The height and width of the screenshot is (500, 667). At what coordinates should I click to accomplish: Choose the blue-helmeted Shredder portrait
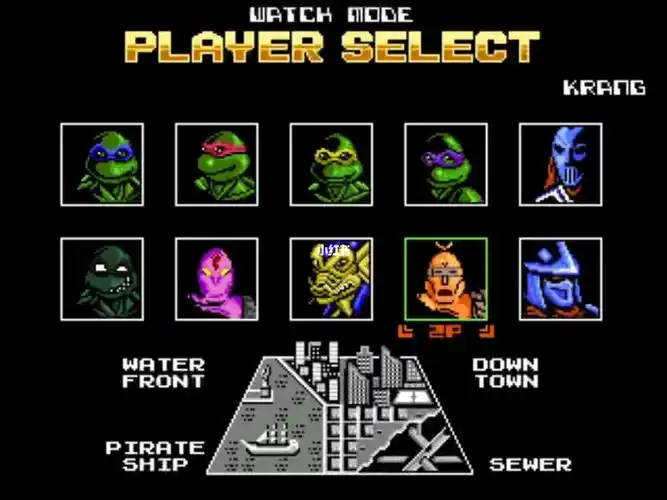561,279
